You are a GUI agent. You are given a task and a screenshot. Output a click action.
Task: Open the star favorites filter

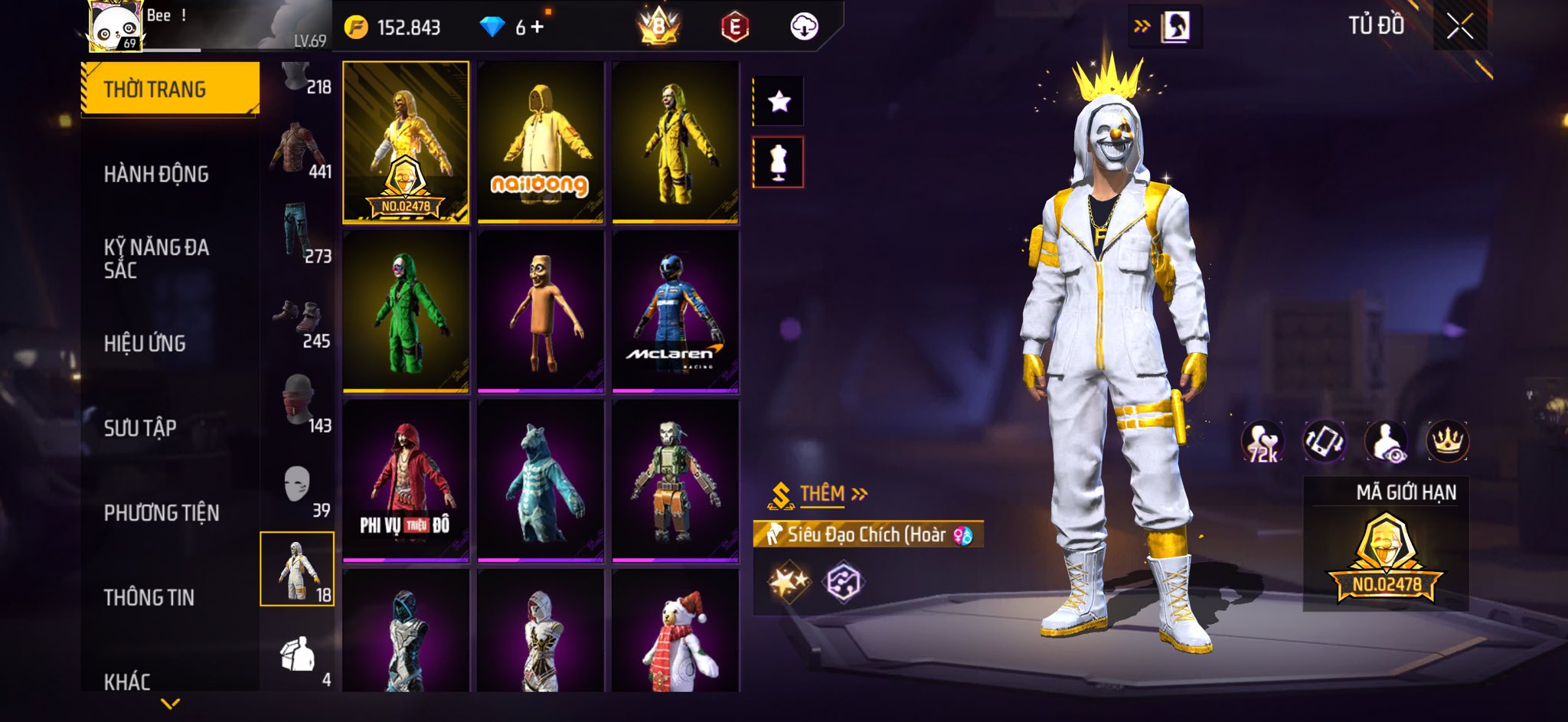[779, 101]
